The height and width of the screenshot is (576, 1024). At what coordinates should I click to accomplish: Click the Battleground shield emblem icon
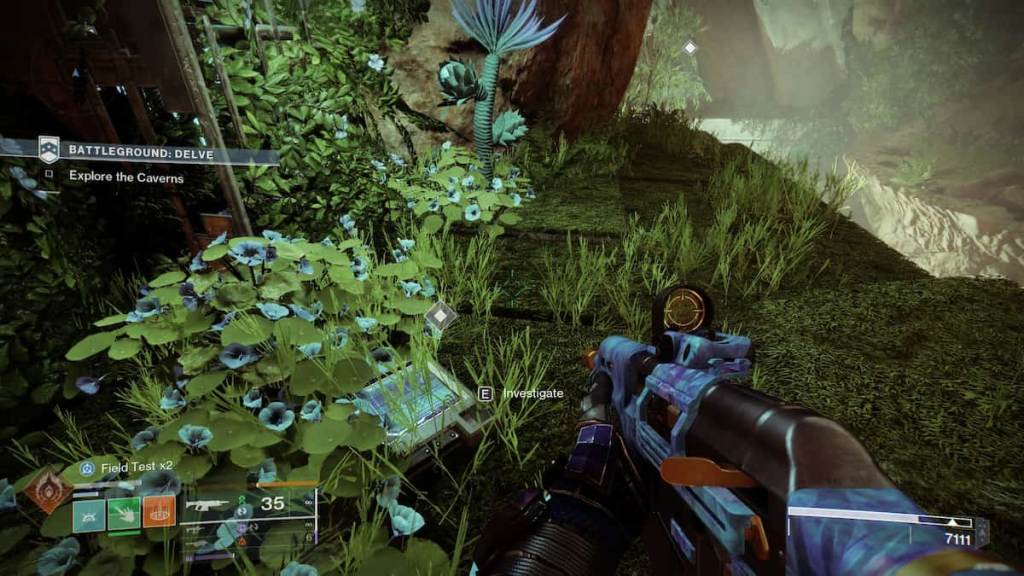(49, 150)
